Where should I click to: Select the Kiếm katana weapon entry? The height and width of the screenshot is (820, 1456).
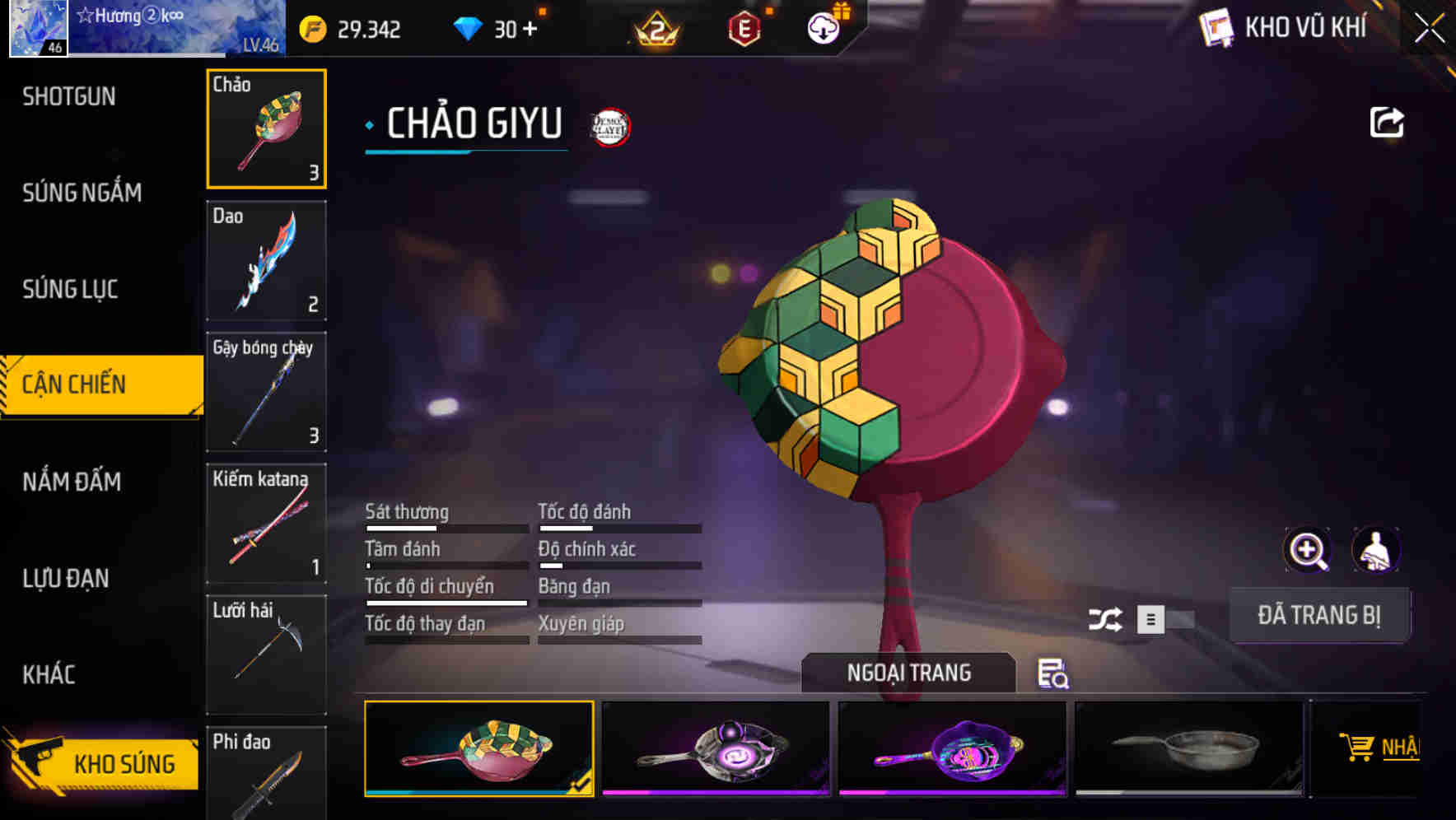(x=265, y=522)
